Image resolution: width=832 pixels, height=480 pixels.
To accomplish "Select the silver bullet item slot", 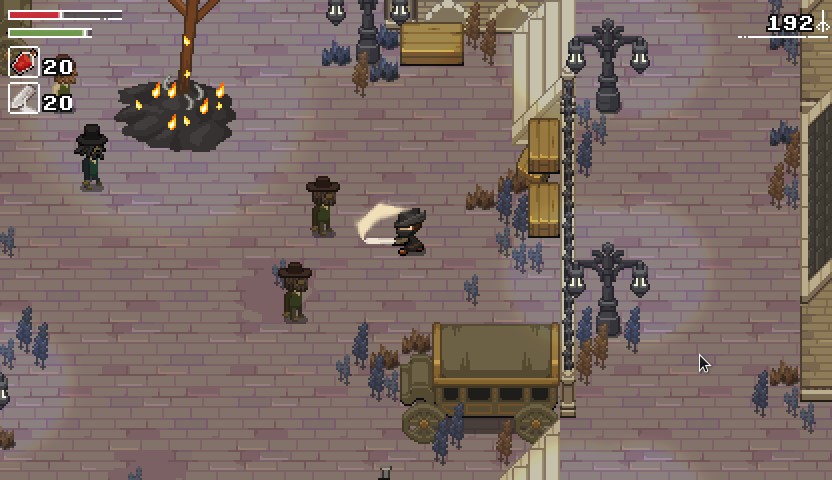I will (x=24, y=99).
